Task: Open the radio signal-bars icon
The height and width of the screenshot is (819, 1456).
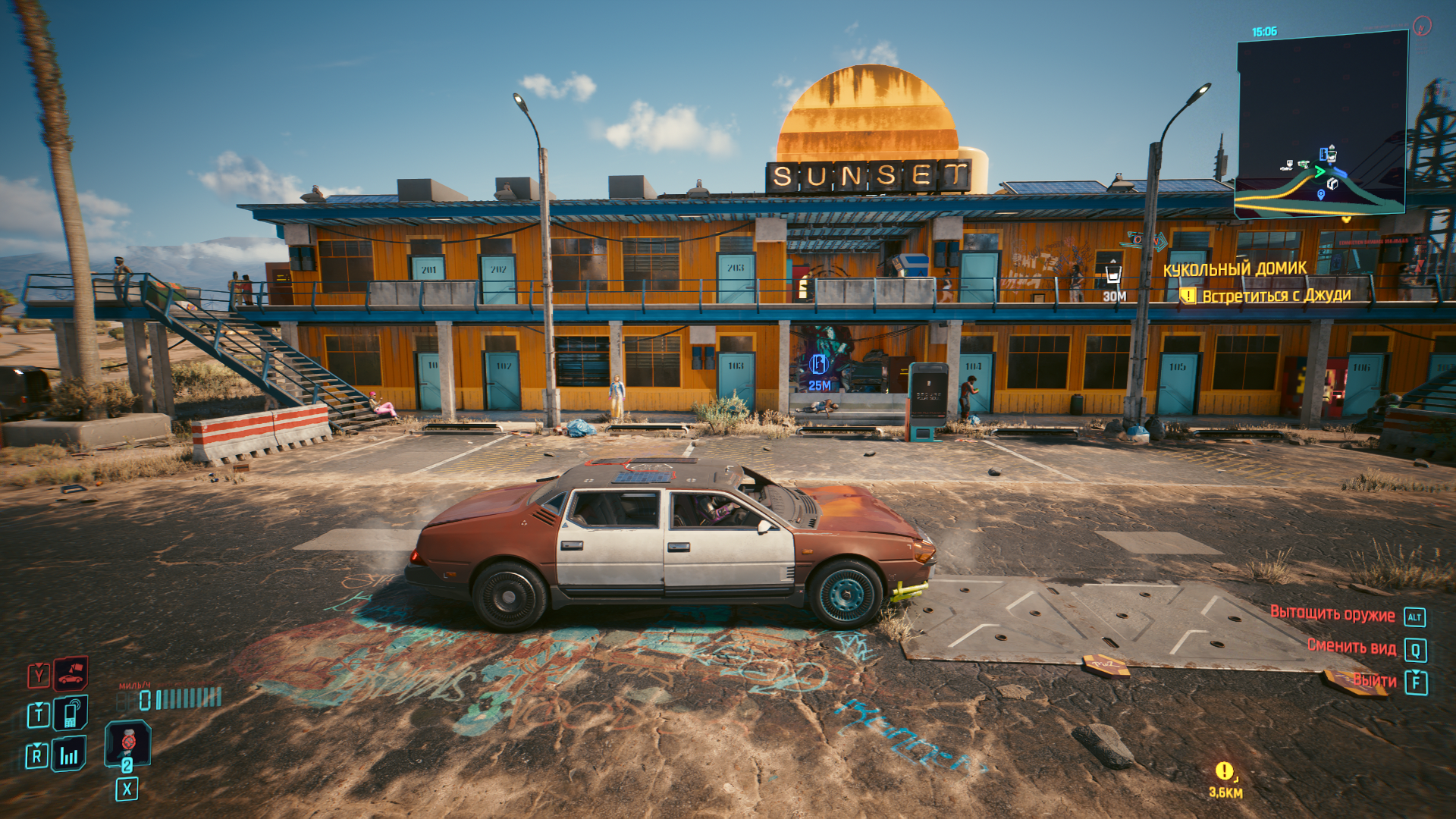Action: point(69,755)
